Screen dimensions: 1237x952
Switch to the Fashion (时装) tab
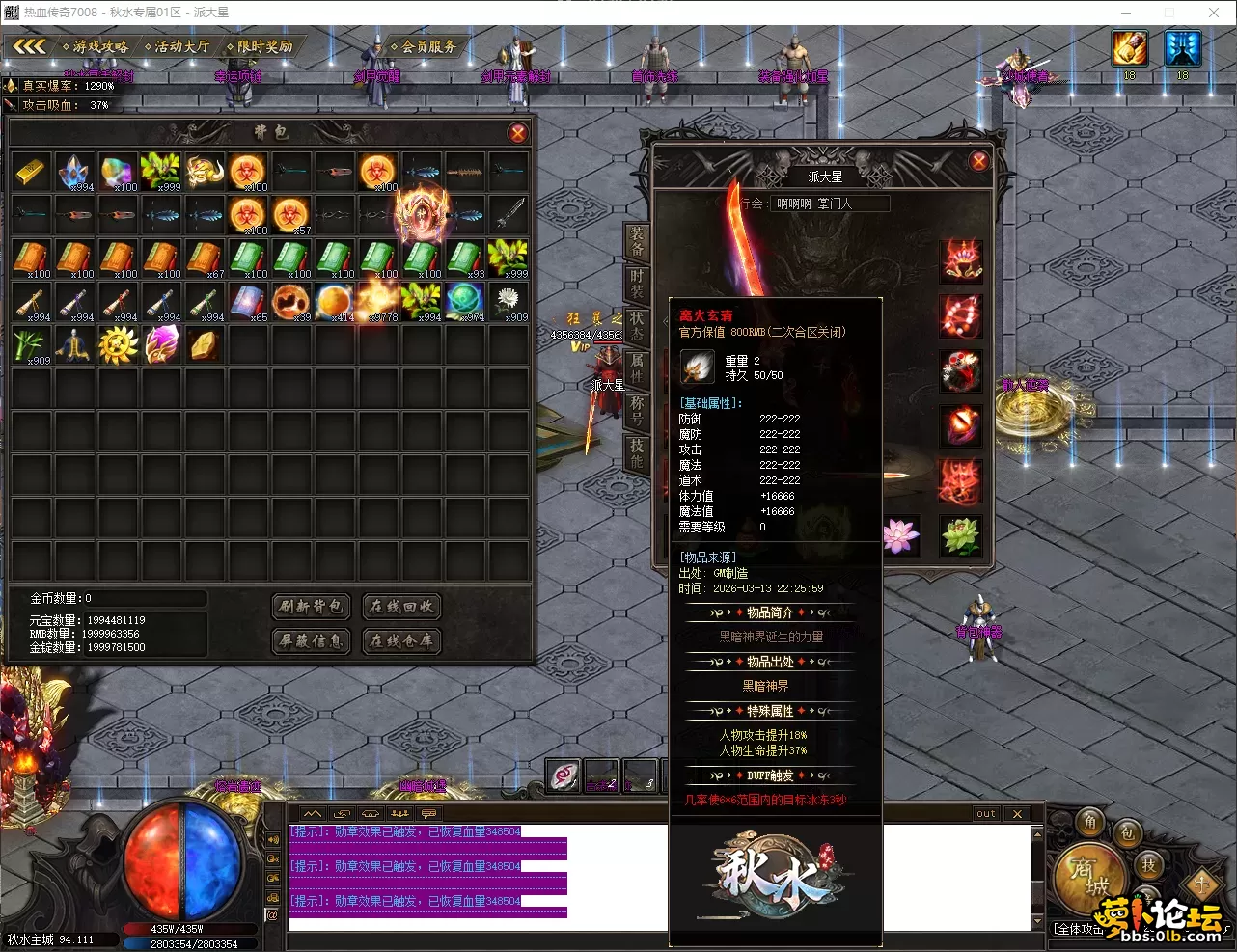pos(637,284)
